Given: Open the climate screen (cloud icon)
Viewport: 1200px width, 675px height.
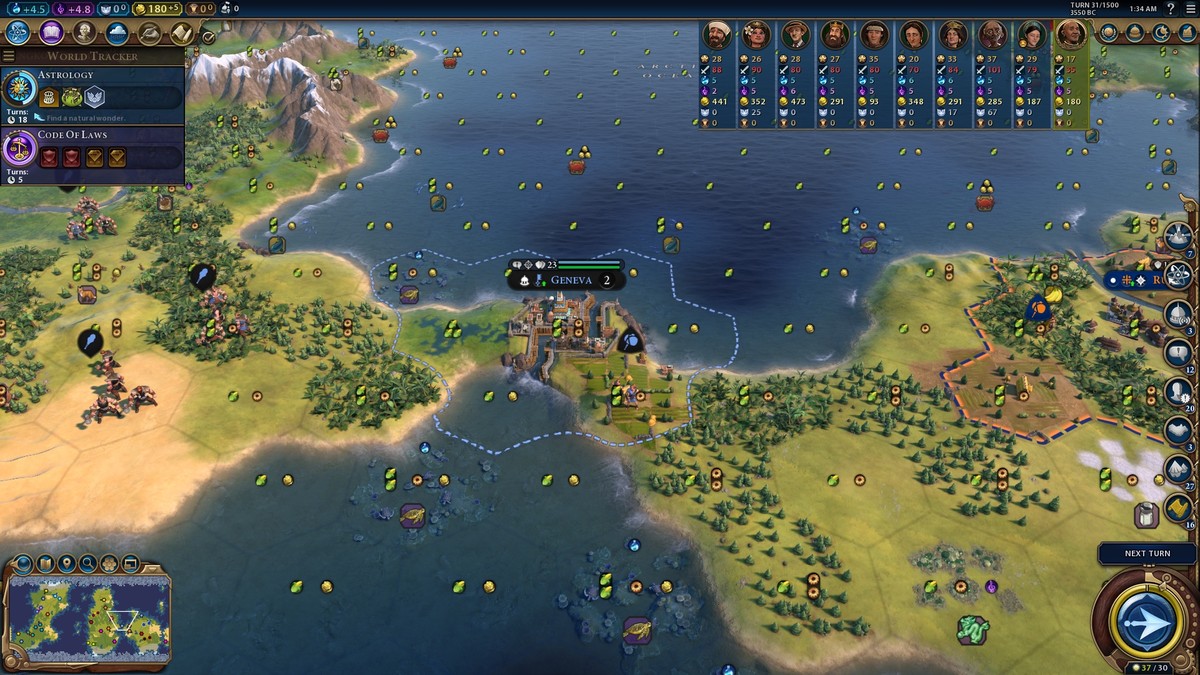Looking at the screenshot, I should point(117,32).
